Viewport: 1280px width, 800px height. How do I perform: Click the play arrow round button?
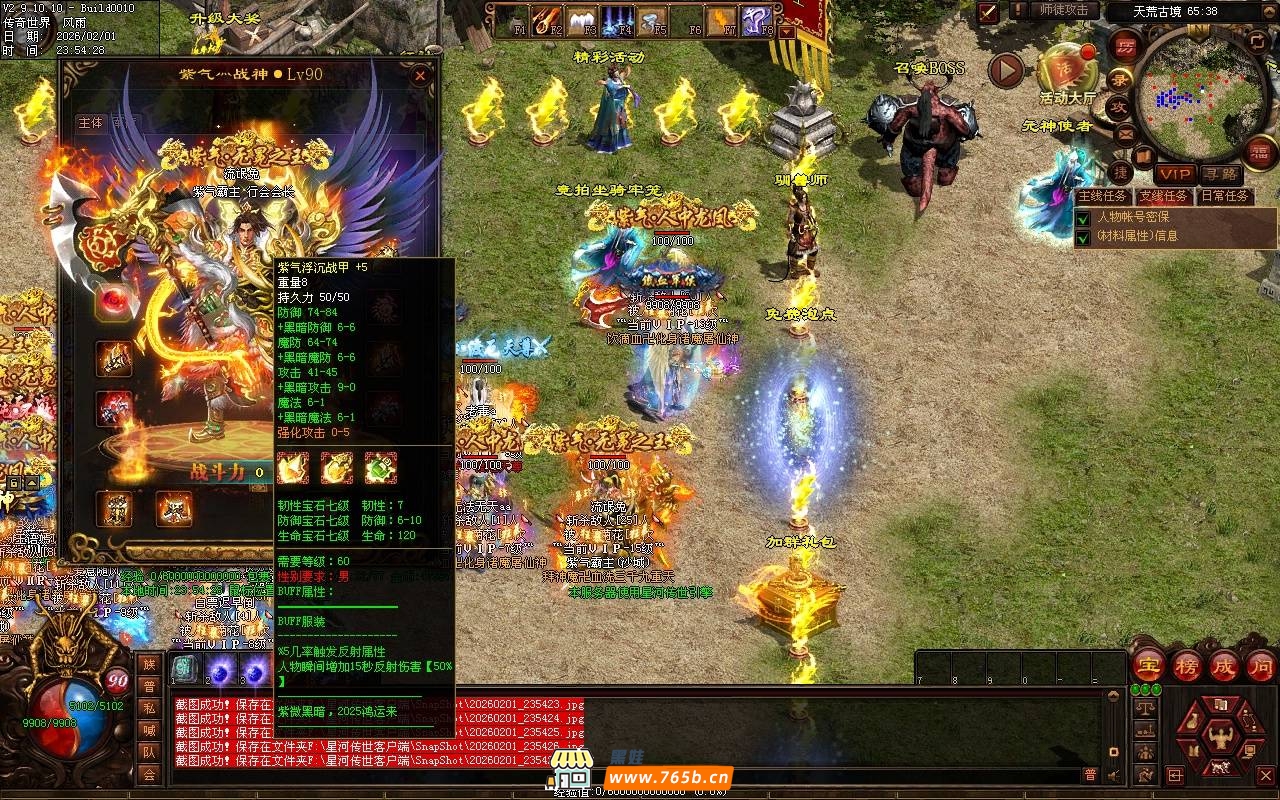(x=1006, y=69)
